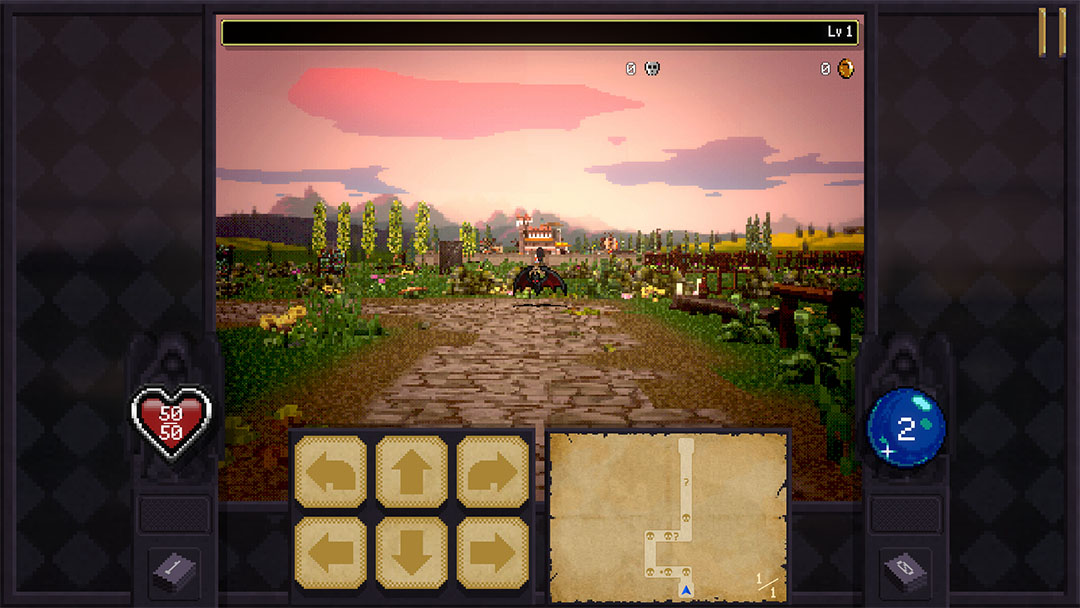Strafe left with the straight left arrow

coord(329,552)
